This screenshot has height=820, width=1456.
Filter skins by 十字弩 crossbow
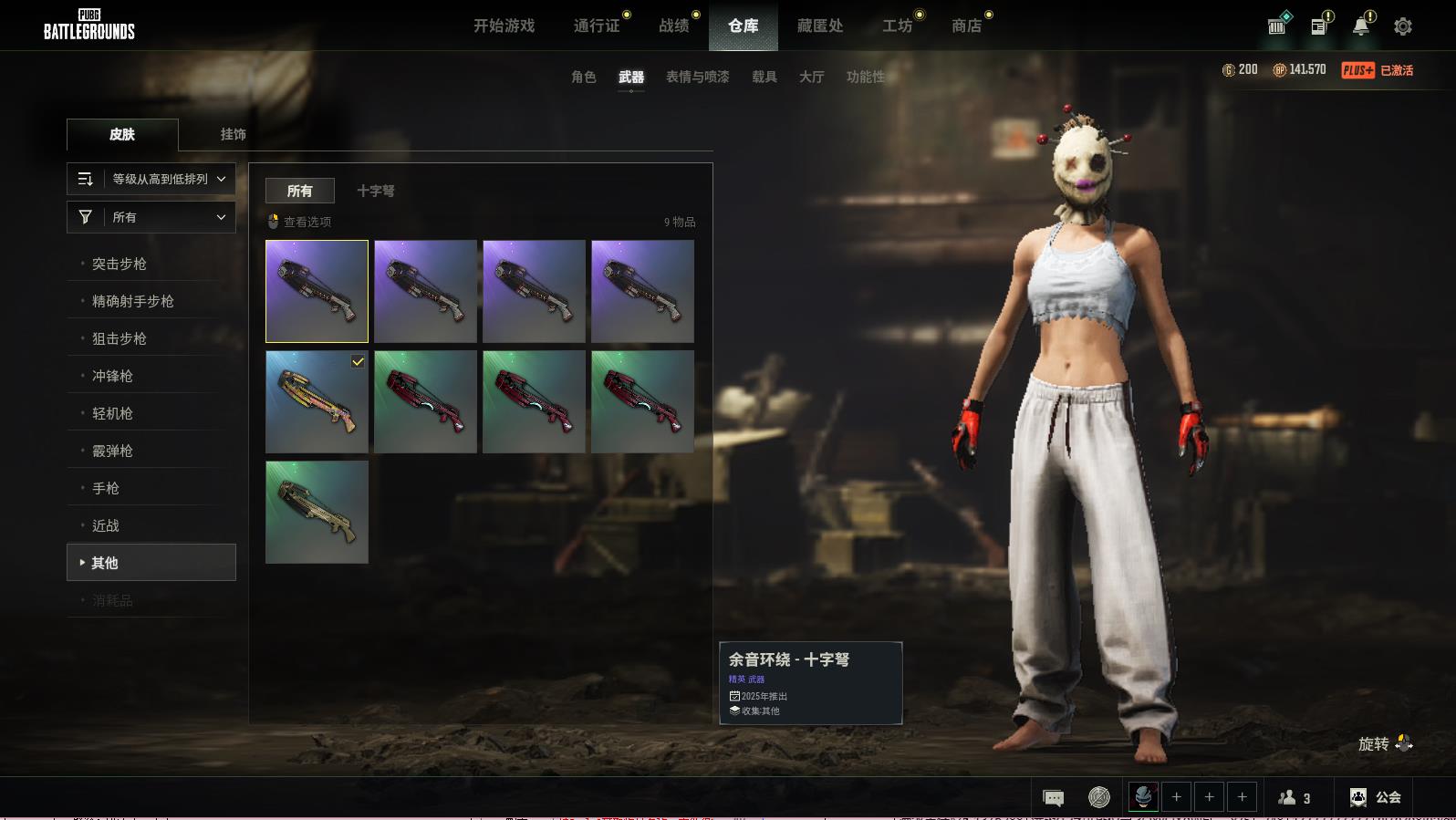tap(376, 191)
